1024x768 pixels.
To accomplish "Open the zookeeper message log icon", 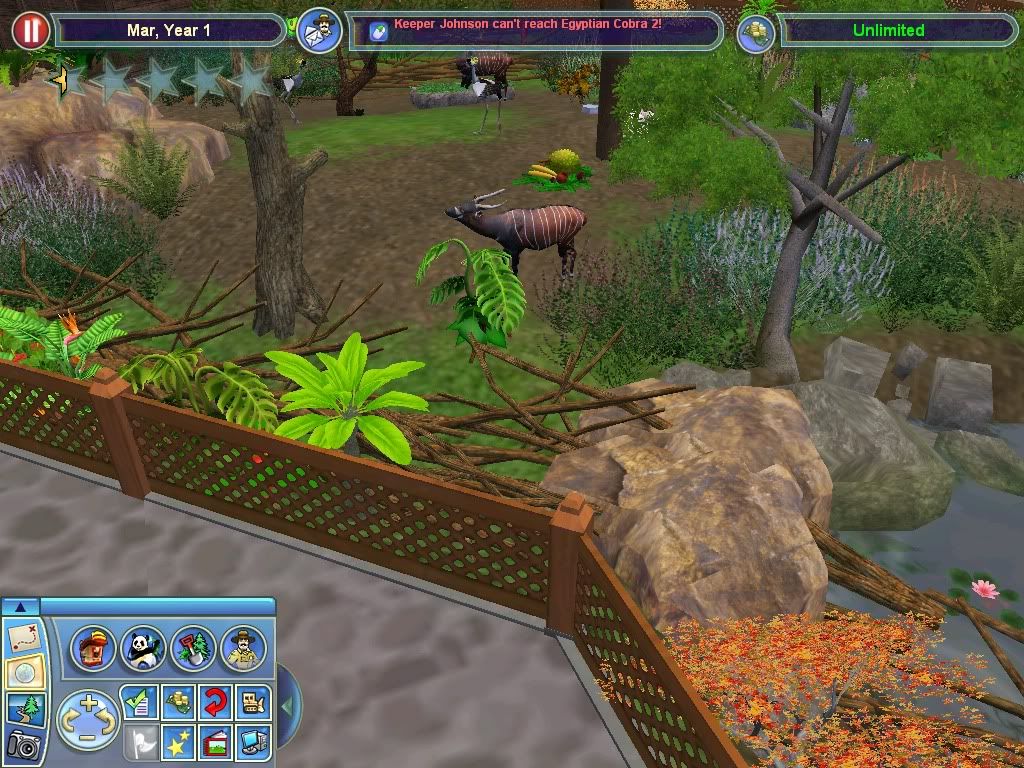I will pos(320,30).
